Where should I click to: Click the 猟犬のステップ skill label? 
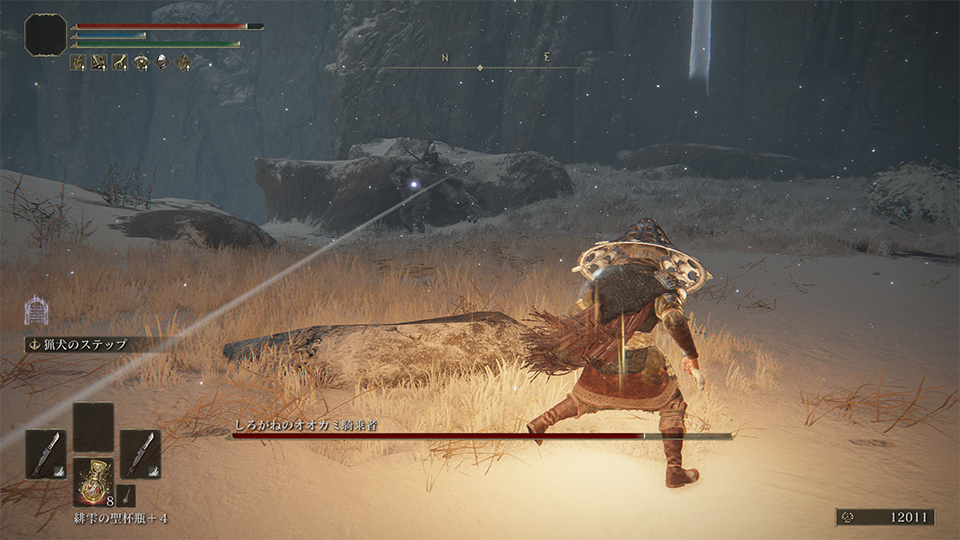click(x=84, y=345)
